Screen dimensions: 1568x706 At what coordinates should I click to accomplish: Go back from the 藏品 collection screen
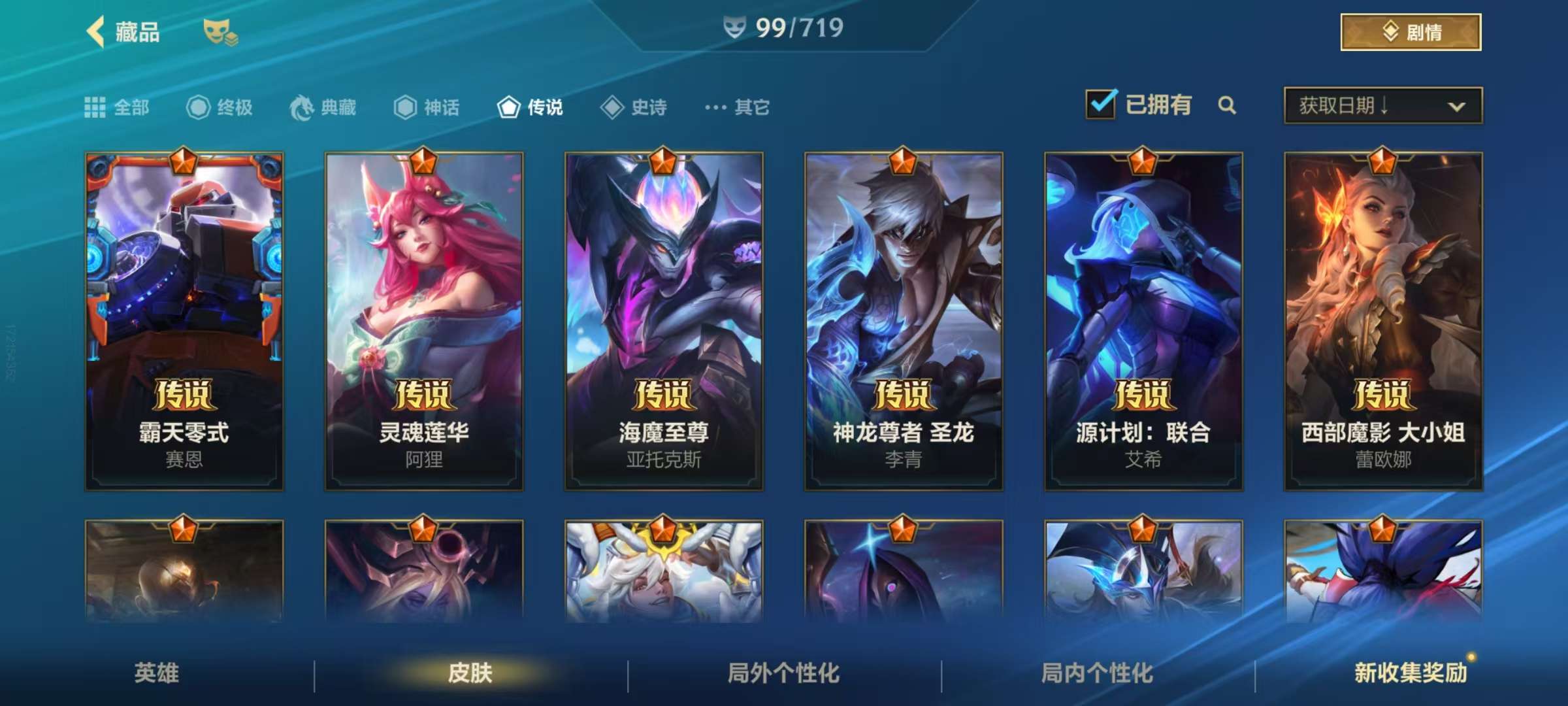(96, 31)
